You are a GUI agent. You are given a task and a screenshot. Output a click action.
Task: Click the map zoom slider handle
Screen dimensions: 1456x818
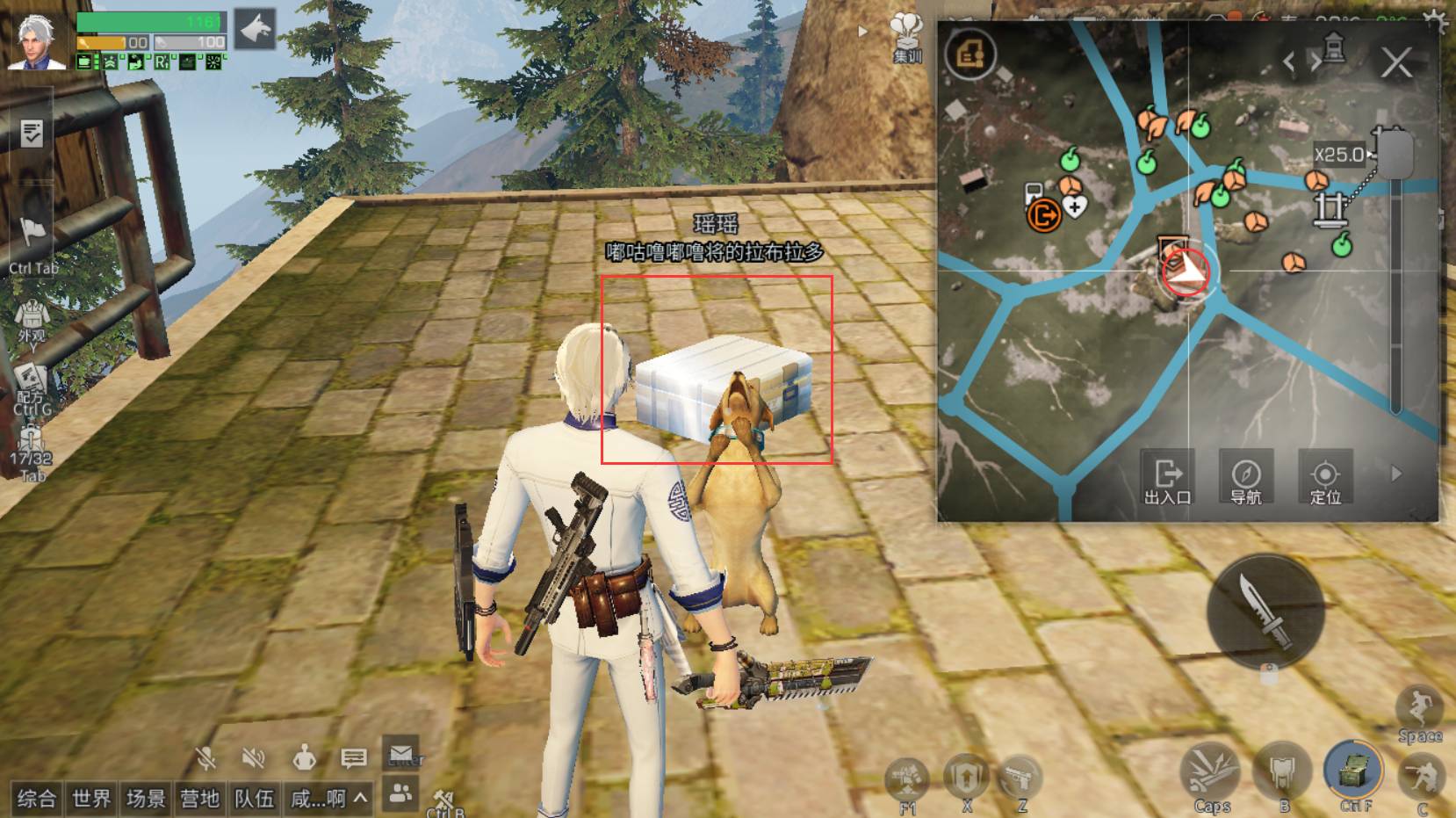pyautogui.click(x=1395, y=154)
